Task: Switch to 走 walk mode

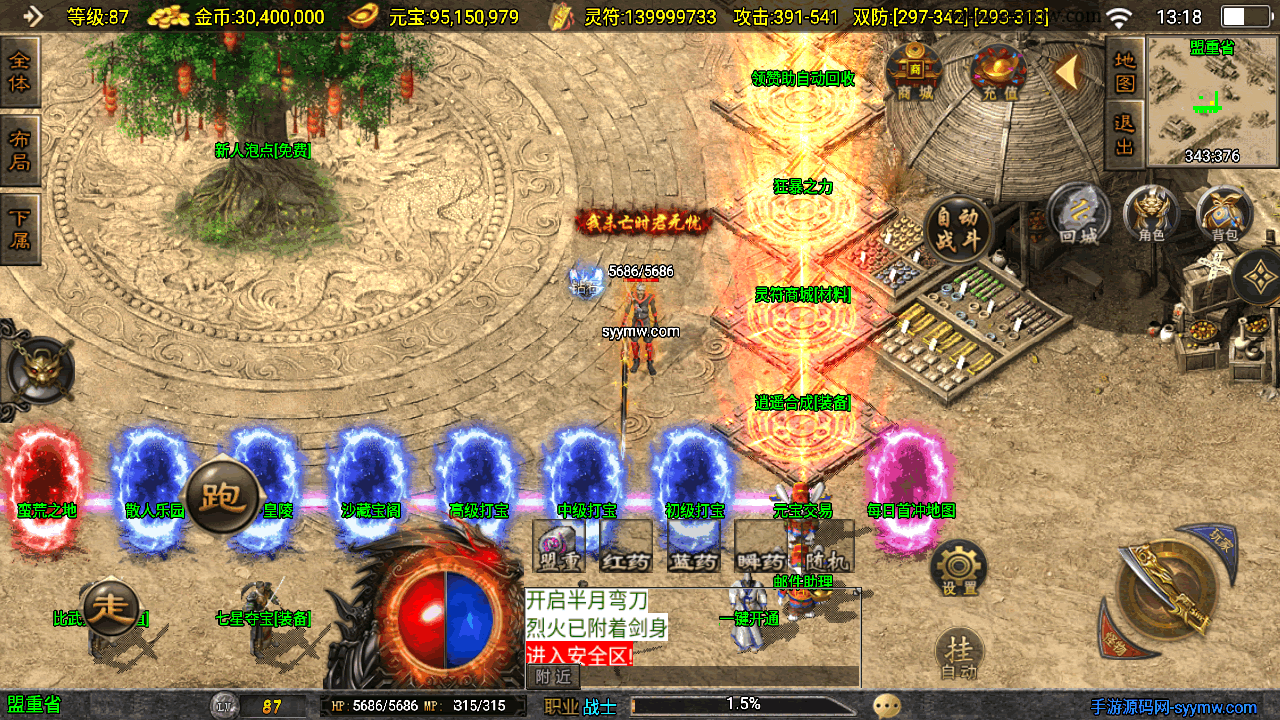Action: (111, 607)
